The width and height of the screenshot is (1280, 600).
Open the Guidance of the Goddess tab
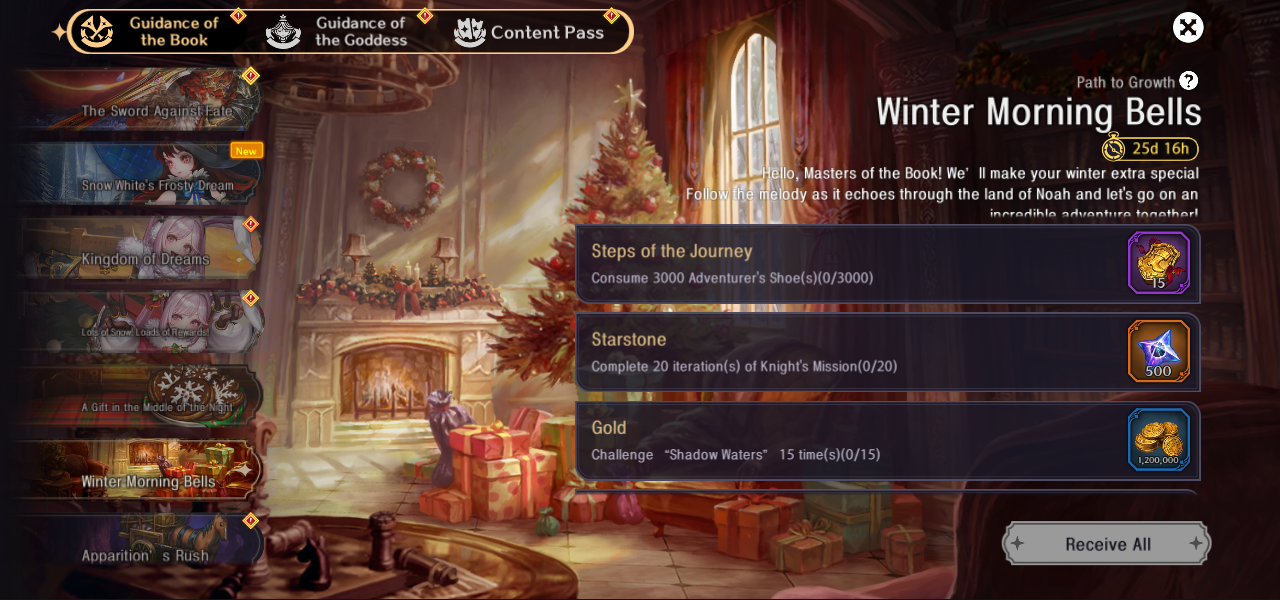[x=340, y=31]
